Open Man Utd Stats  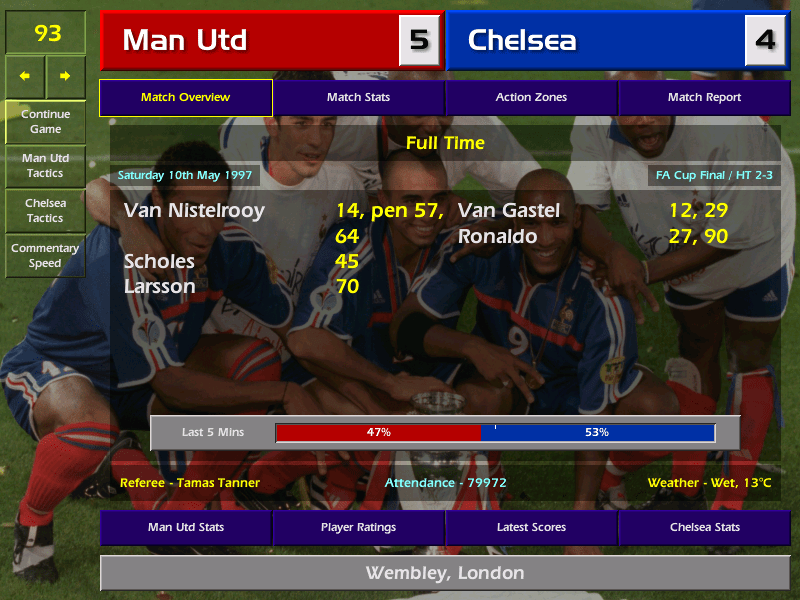point(185,527)
